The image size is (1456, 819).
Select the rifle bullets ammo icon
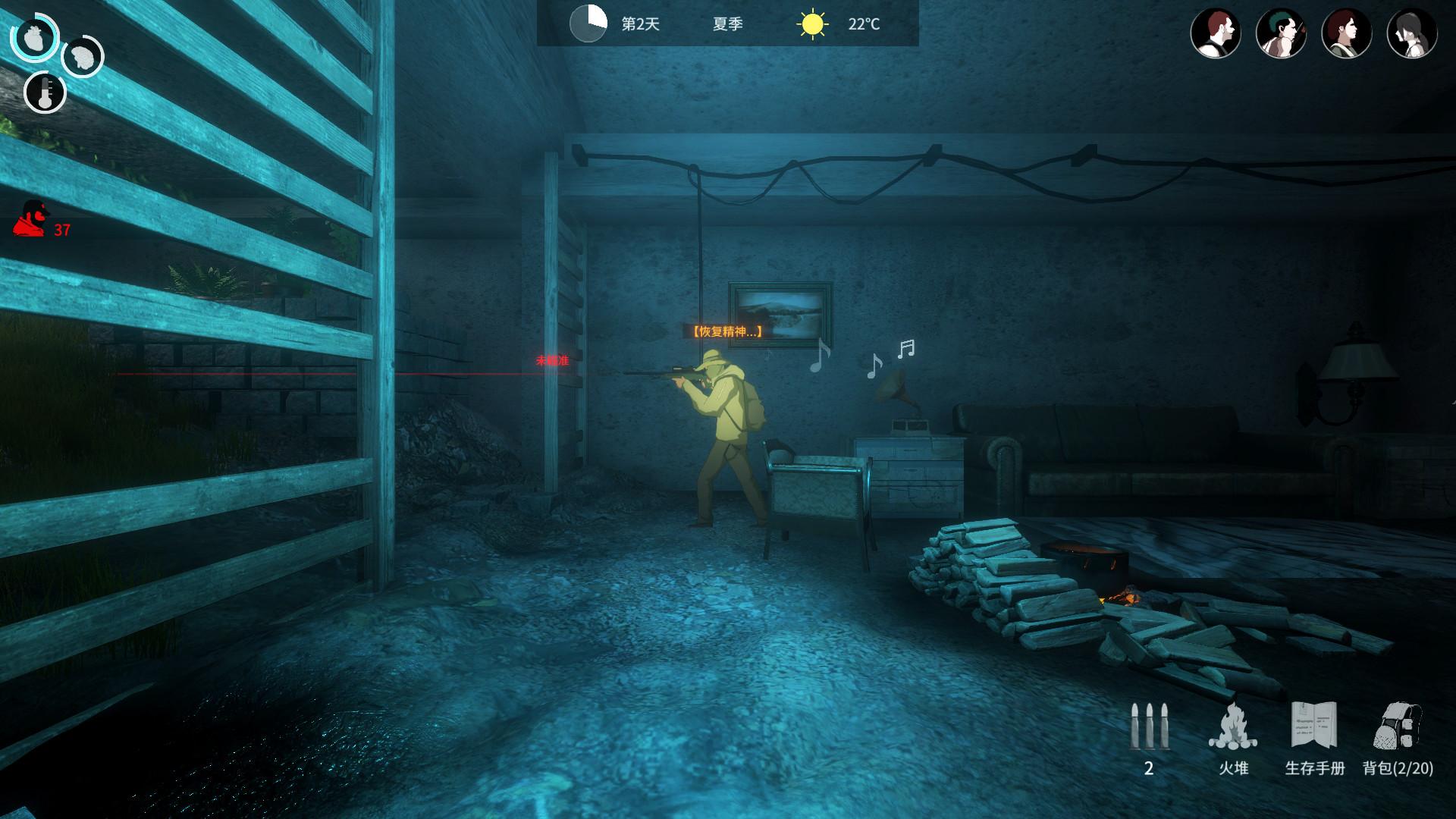coord(1149,728)
